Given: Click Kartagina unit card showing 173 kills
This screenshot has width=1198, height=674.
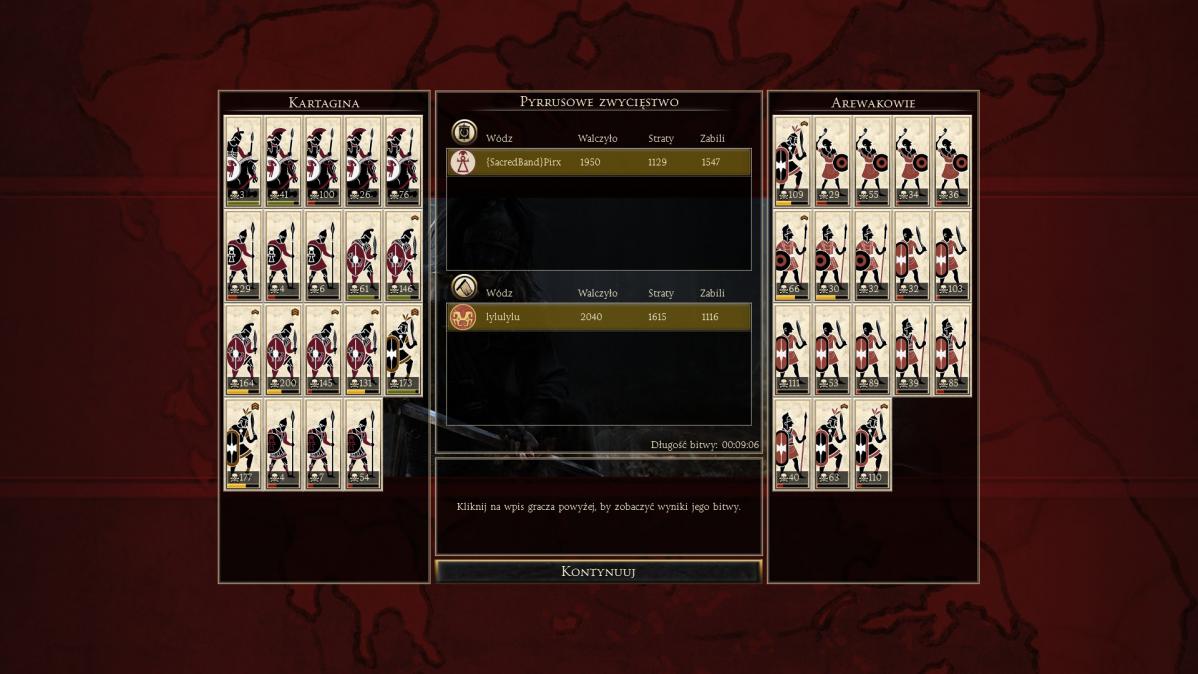Looking at the screenshot, I should point(403,350).
